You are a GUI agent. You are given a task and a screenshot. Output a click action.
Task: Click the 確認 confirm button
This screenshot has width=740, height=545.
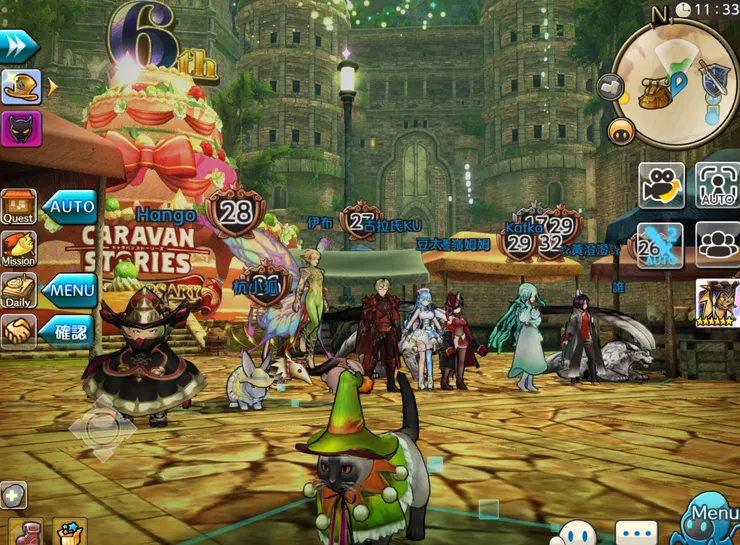70,330
